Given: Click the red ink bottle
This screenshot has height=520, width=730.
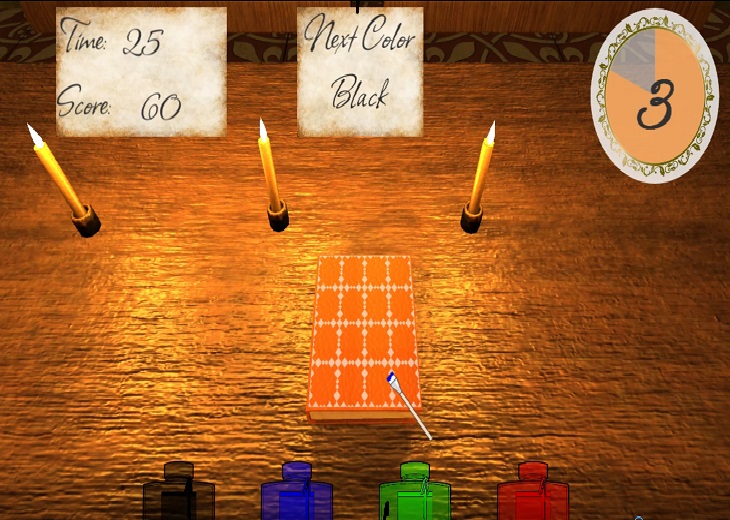Looking at the screenshot, I should 533,494.
